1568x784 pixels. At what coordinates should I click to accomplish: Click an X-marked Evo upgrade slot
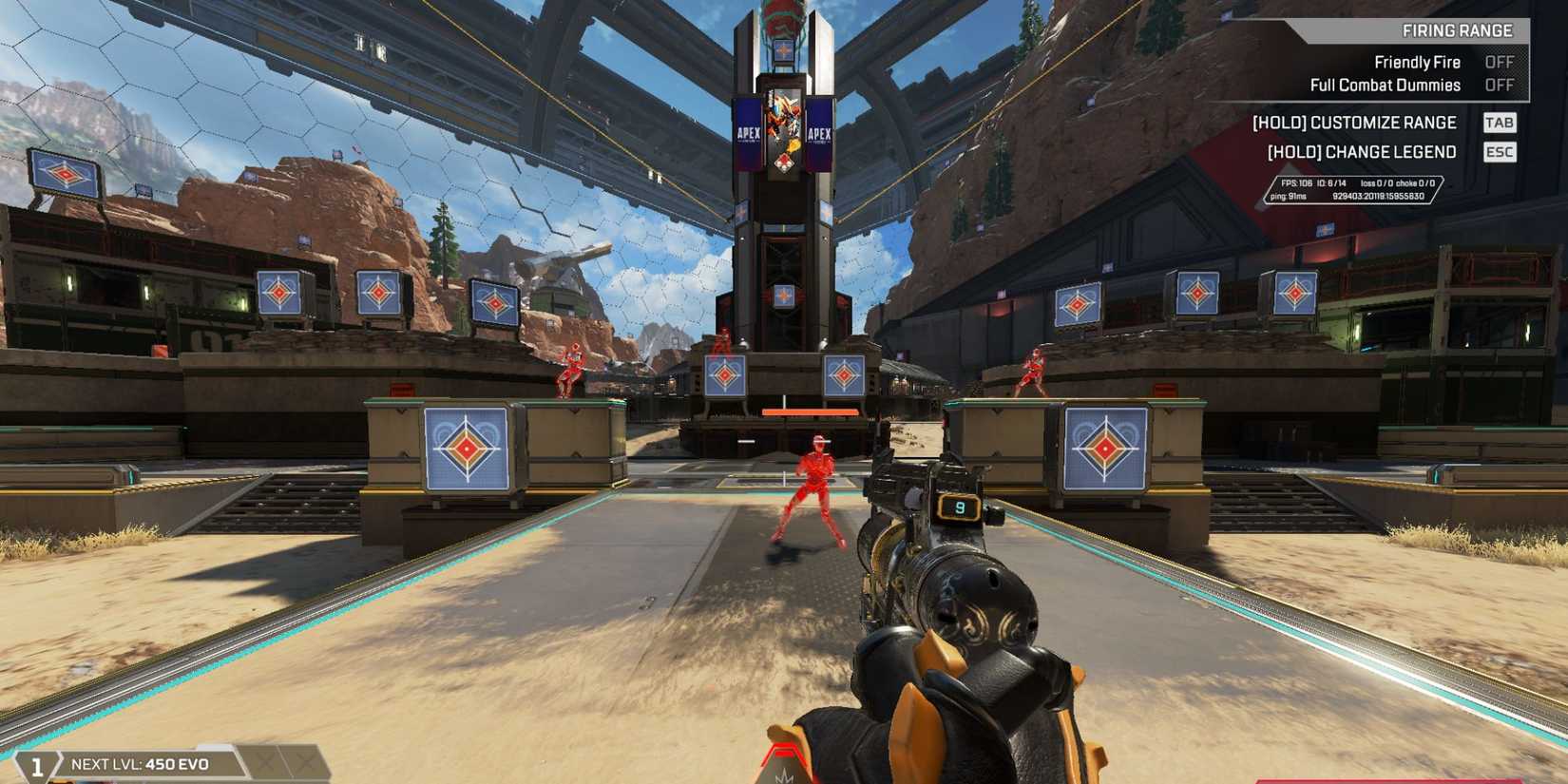pos(263,759)
